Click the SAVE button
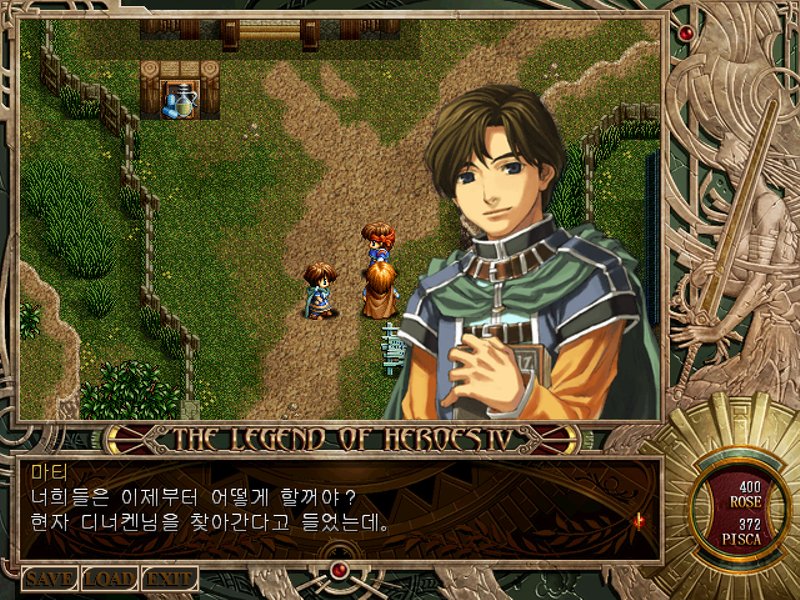Image resolution: width=800 pixels, height=600 pixels. point(49,578)
